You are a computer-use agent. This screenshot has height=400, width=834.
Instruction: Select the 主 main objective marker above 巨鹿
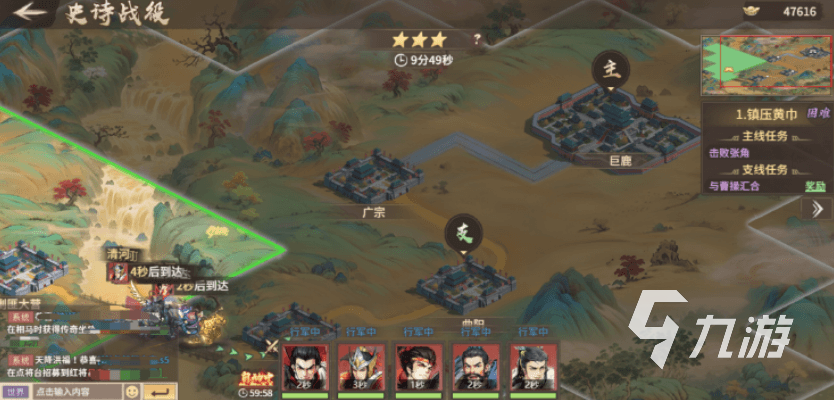(x=609, y=69)
